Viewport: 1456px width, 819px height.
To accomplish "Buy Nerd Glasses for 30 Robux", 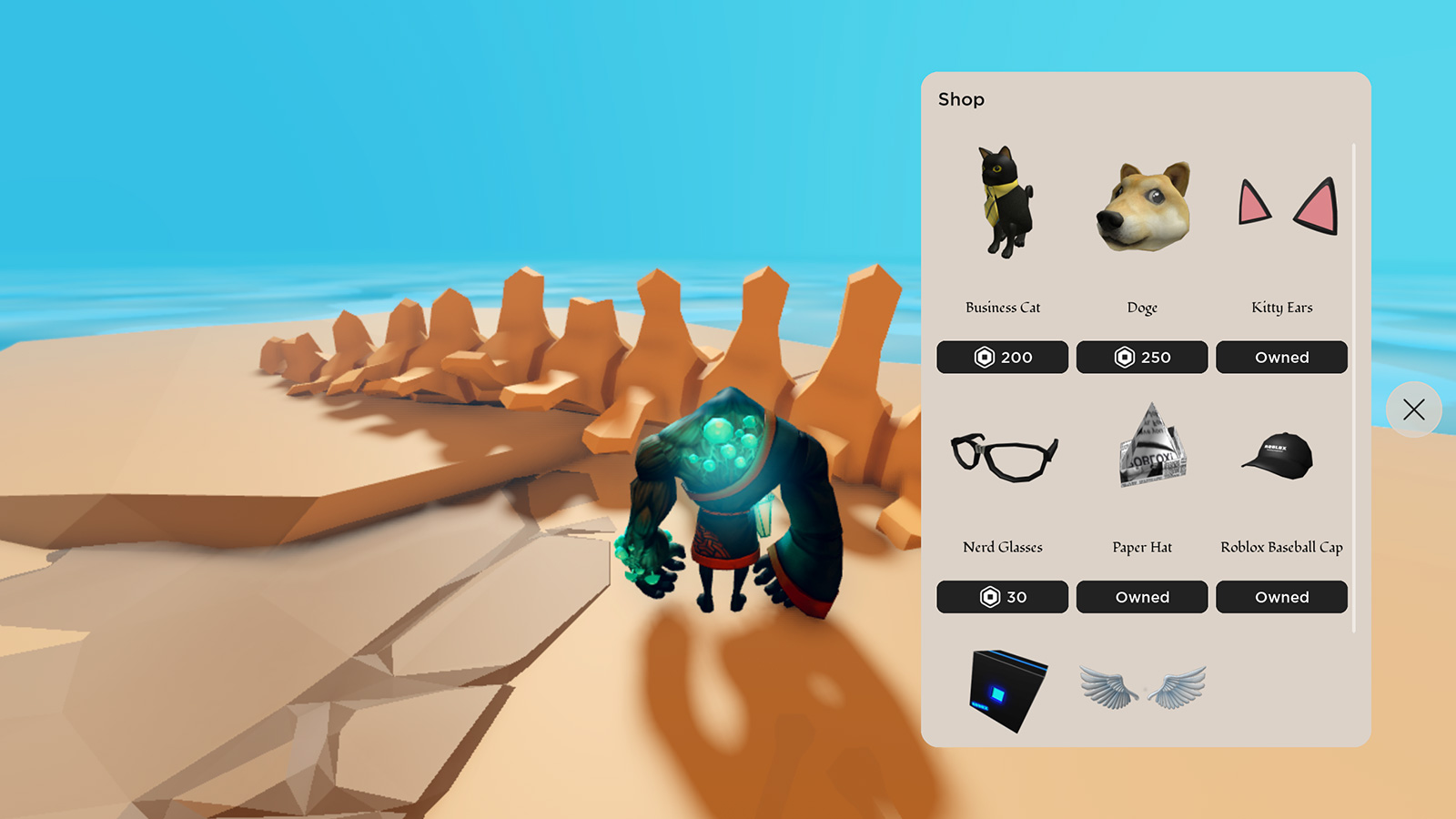I will coord(1002,597).
